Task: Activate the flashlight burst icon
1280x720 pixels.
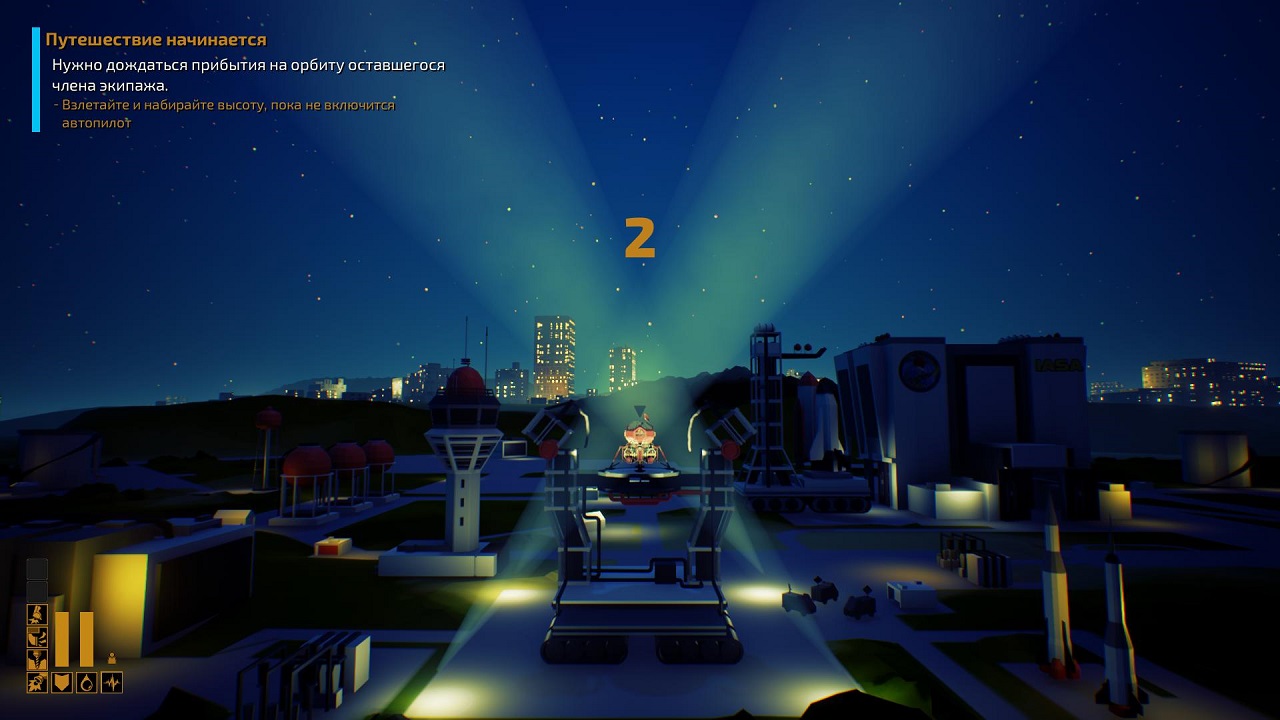Action: point(37,682)
